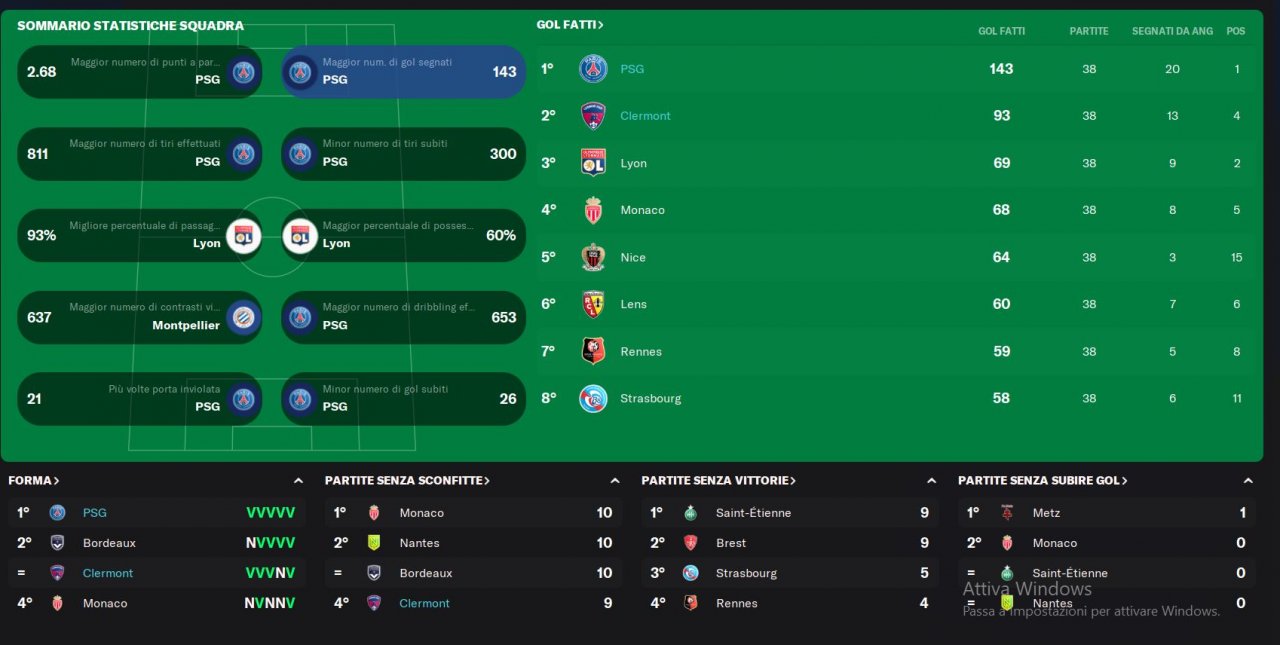Collapse the Partite Senza Vittorie panel arrow
The image size is (1280, 645).
(931, 481)
